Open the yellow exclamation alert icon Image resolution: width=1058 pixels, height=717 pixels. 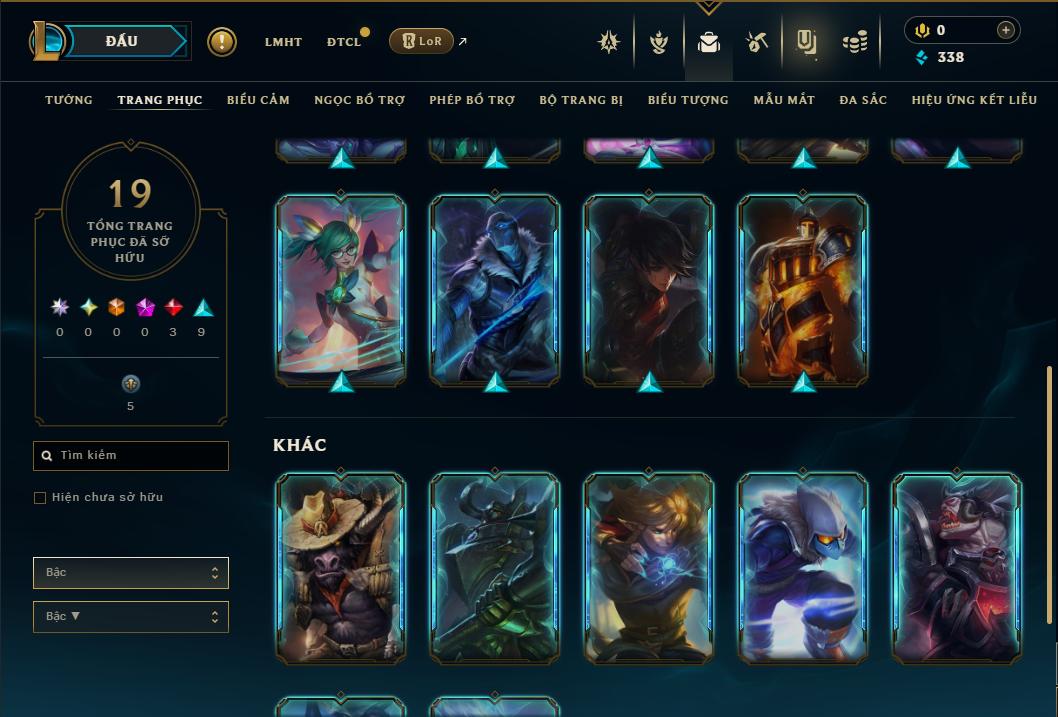pos(222,42)
